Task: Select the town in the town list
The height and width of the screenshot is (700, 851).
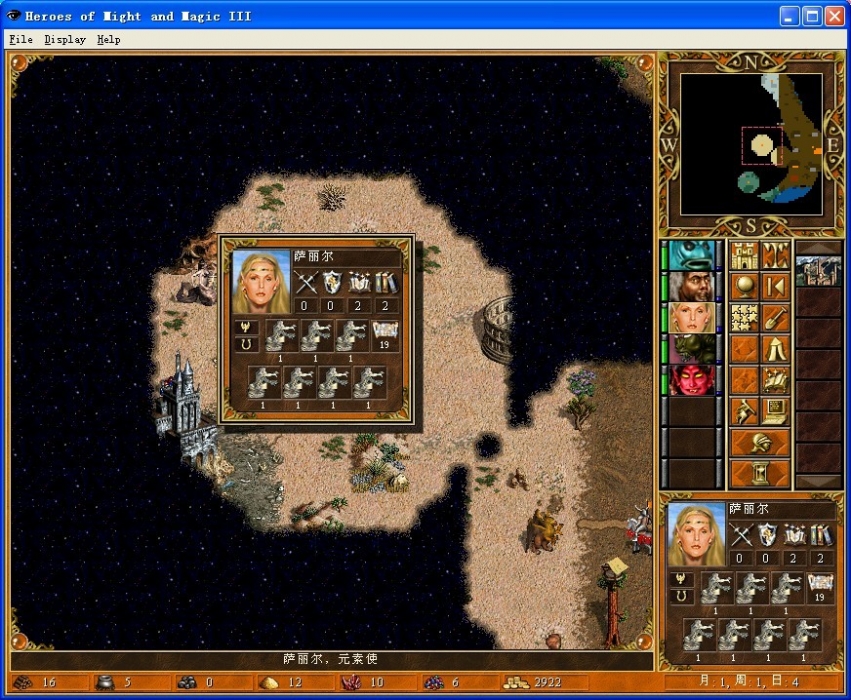Action: tap(818, 270)
